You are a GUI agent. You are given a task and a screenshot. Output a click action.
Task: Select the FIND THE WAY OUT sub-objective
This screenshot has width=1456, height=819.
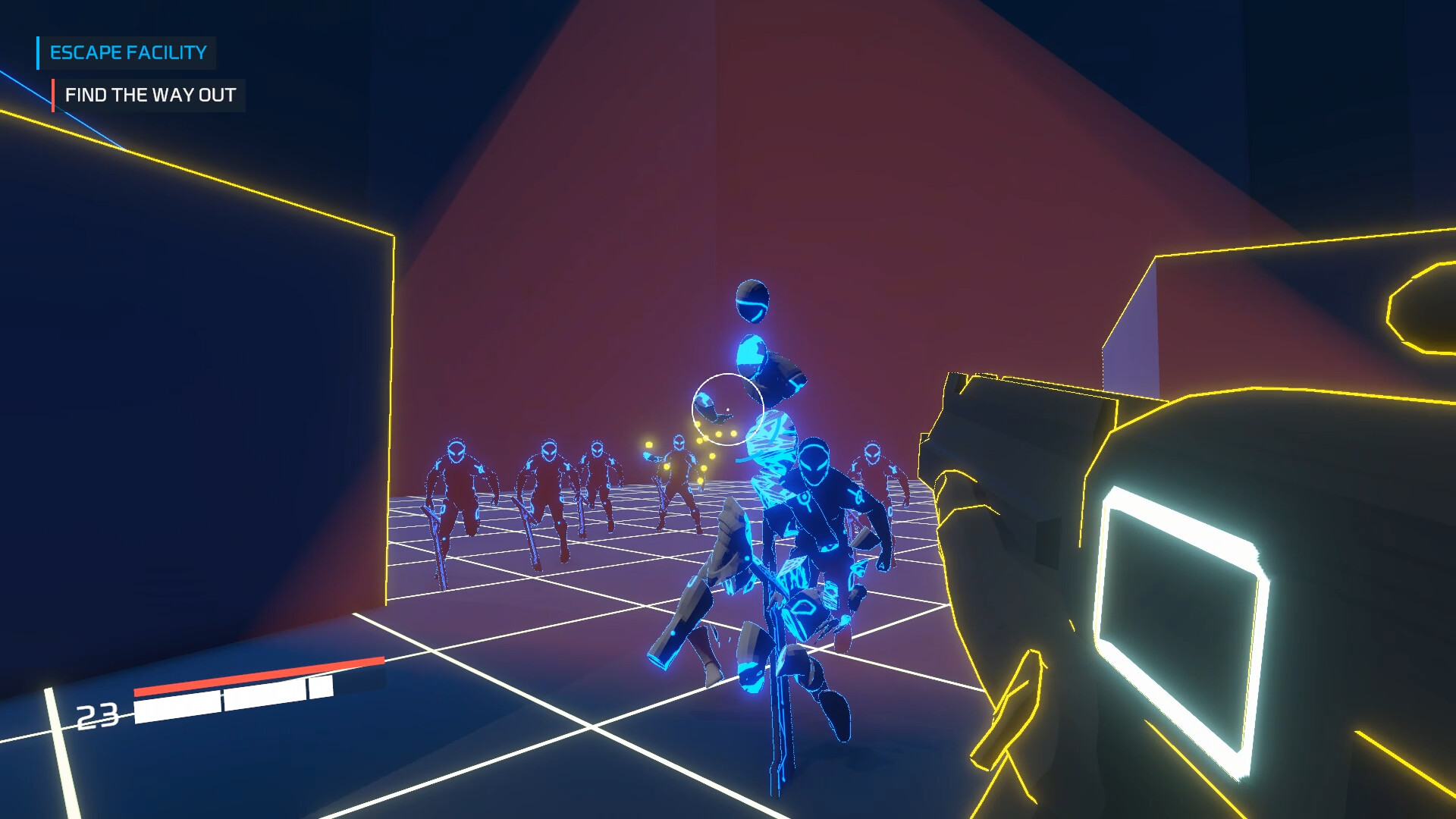150,96
